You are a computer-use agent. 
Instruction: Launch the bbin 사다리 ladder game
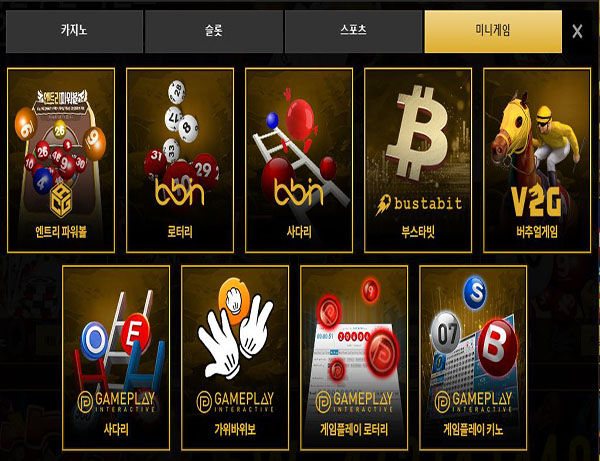click(299, 160)
